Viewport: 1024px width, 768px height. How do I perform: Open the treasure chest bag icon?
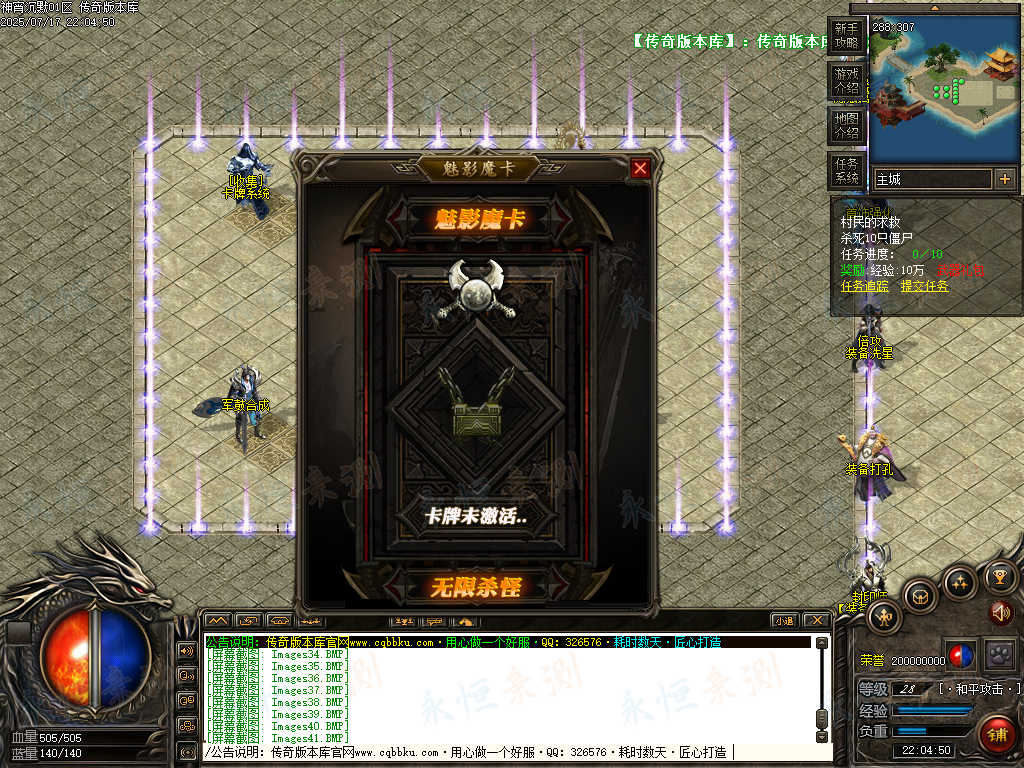(x=919, y=596)
